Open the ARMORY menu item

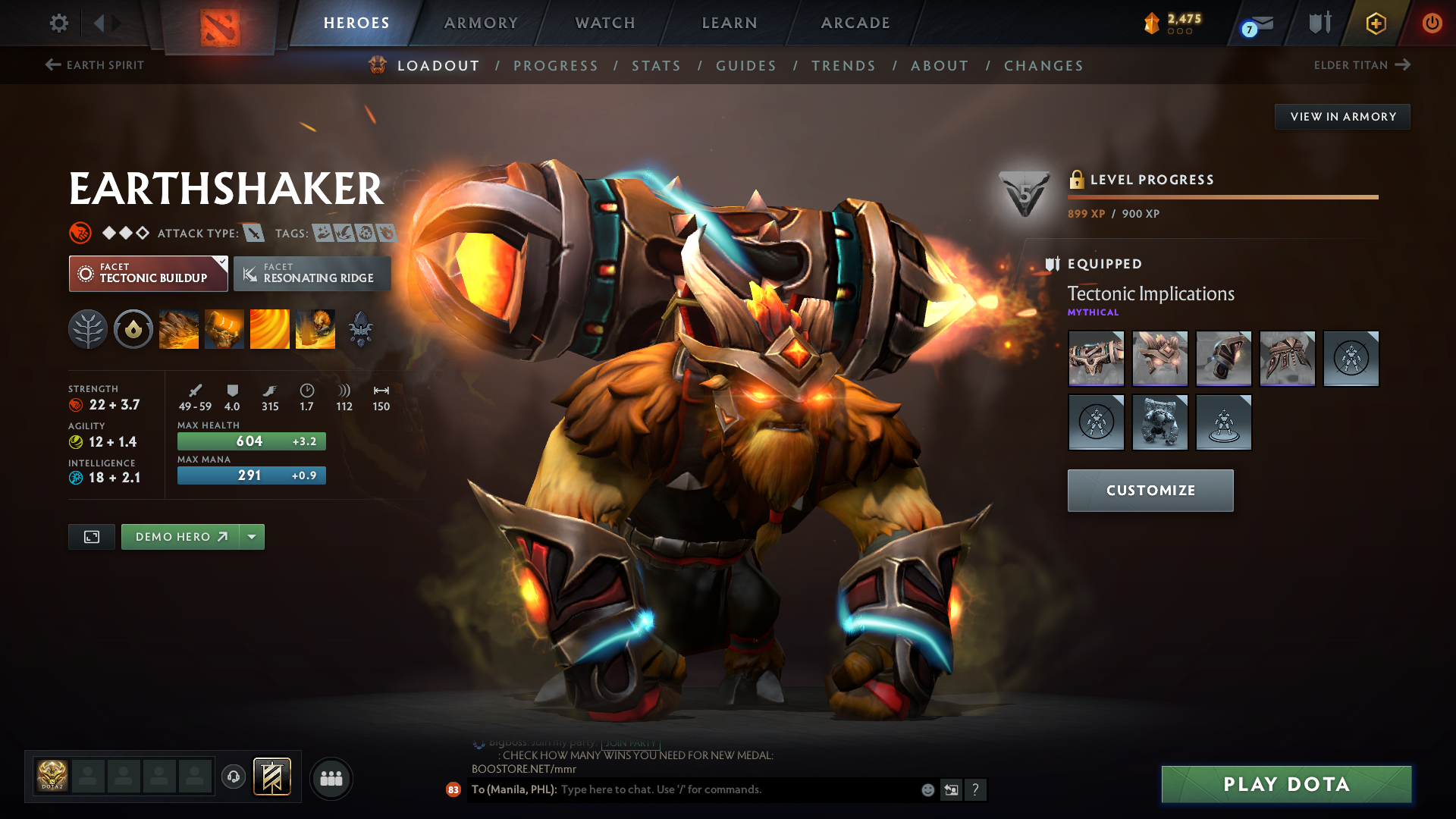pyautogui.click(x=481, y=23)
